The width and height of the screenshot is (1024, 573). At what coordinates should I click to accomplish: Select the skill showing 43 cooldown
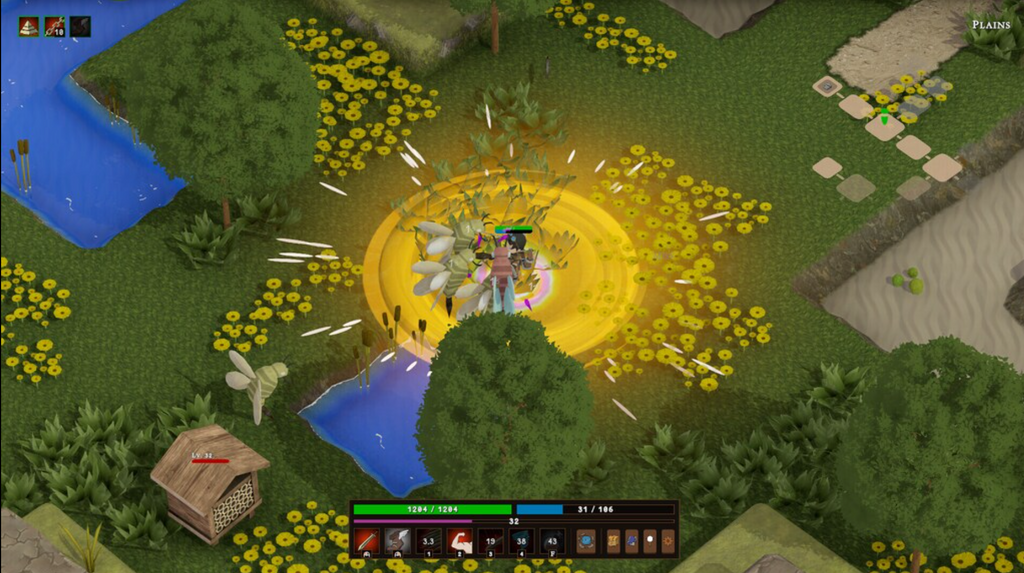(552, 541)
